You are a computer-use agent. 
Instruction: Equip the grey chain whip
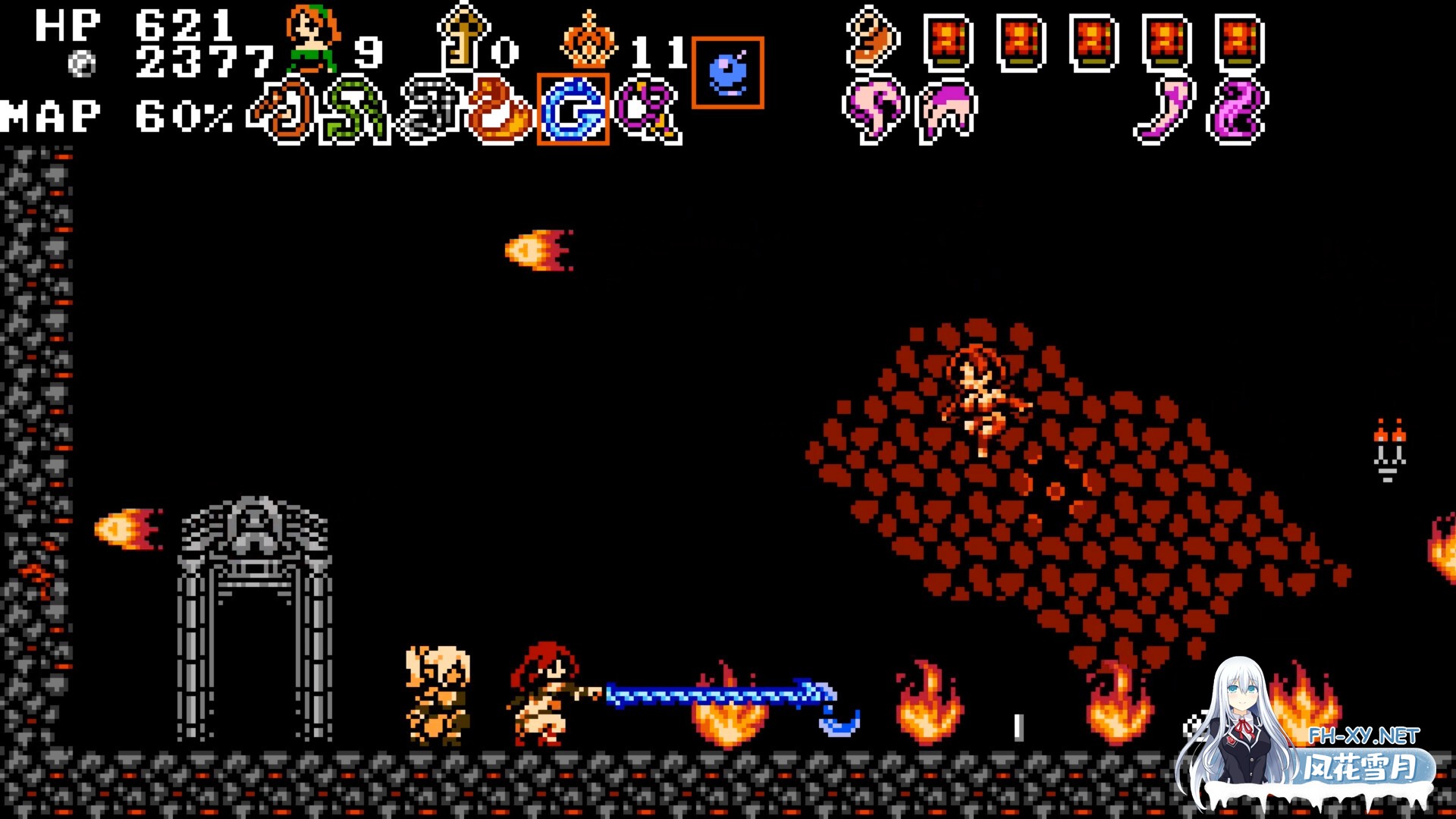tap(430, 111)
